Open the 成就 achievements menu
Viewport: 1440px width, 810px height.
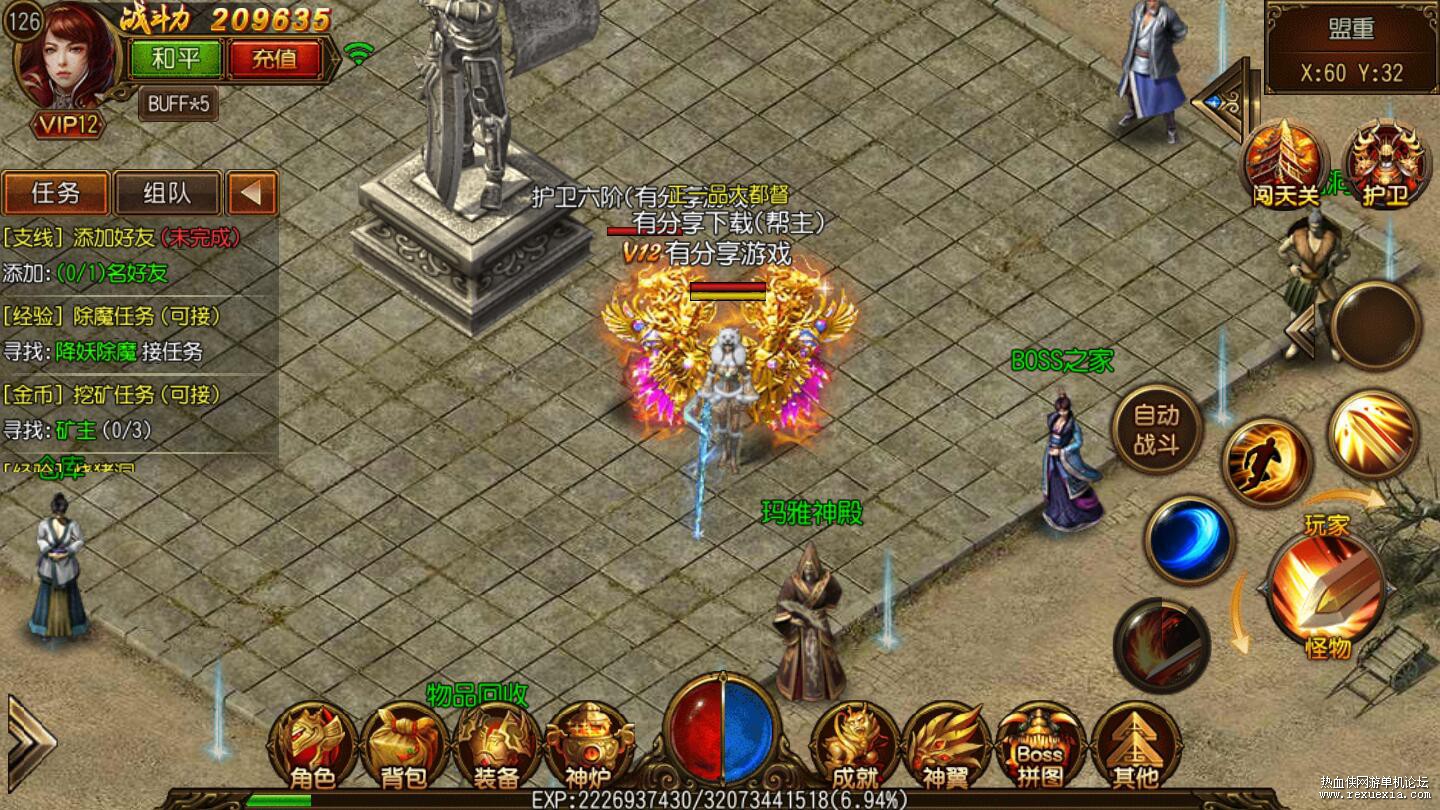tap(855, 747)
